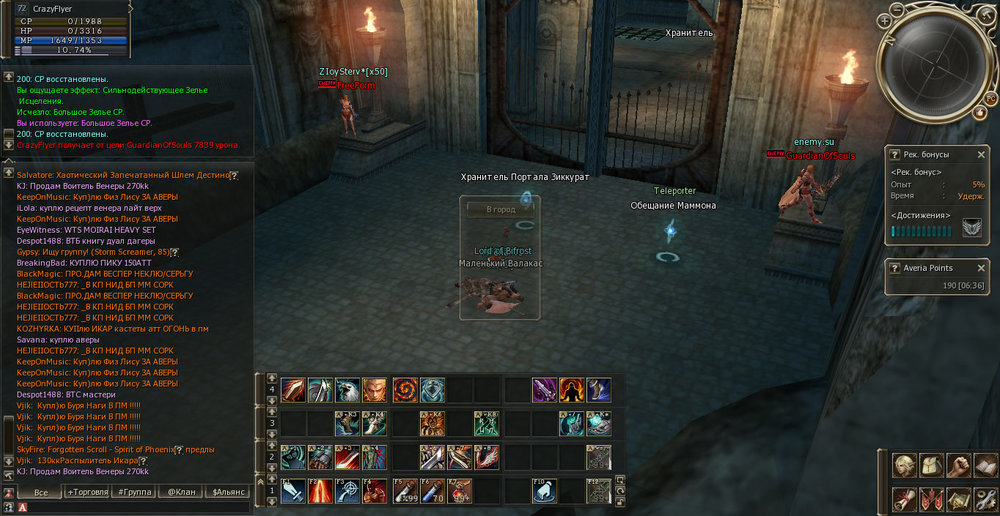This screenshot has width=1000, height=516.
Task: Switch to the "$Альянс" alliance chat tab
Action: click(226, 493)
